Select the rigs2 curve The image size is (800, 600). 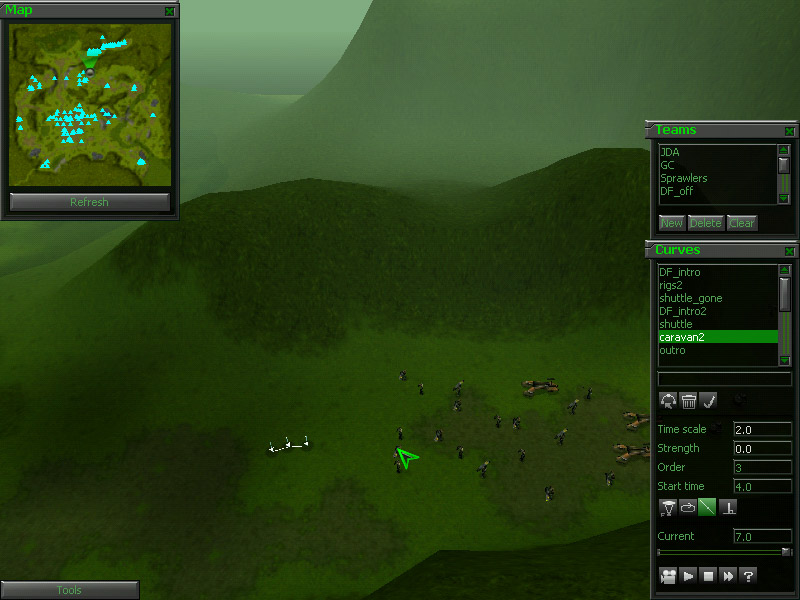[x=672, y=285]
